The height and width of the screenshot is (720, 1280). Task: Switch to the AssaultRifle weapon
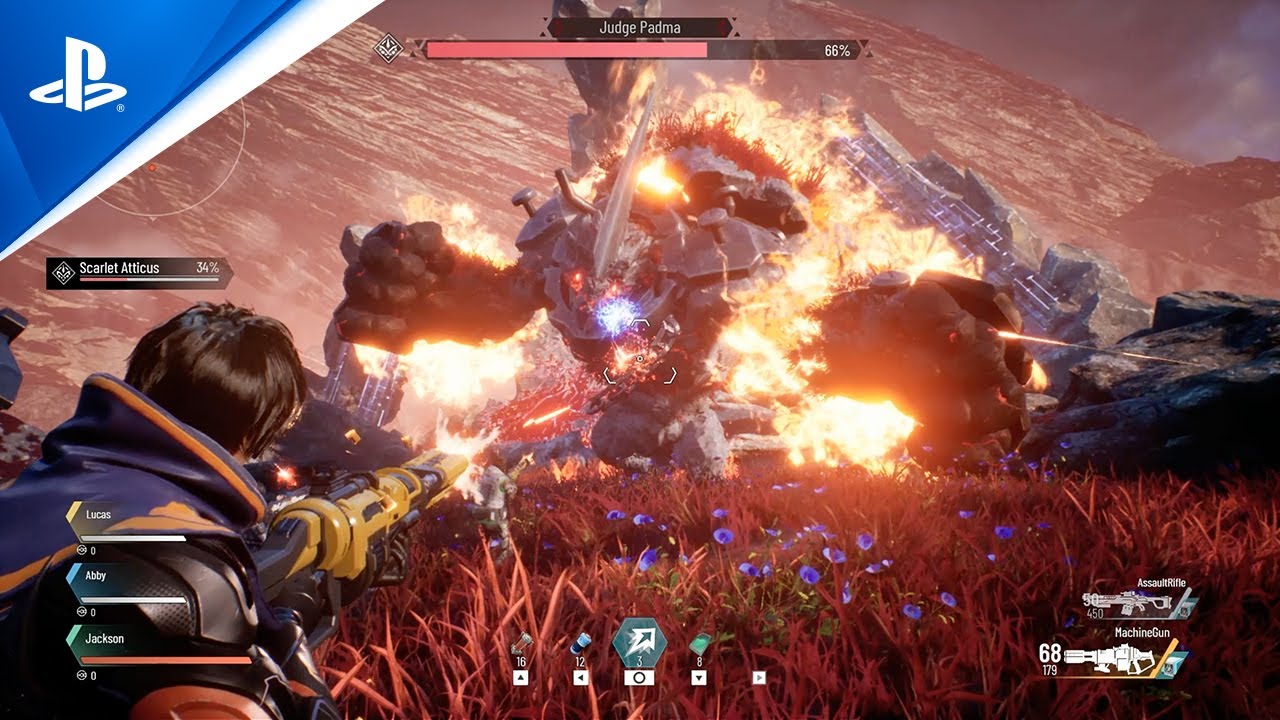click(x=1140, y=600)
